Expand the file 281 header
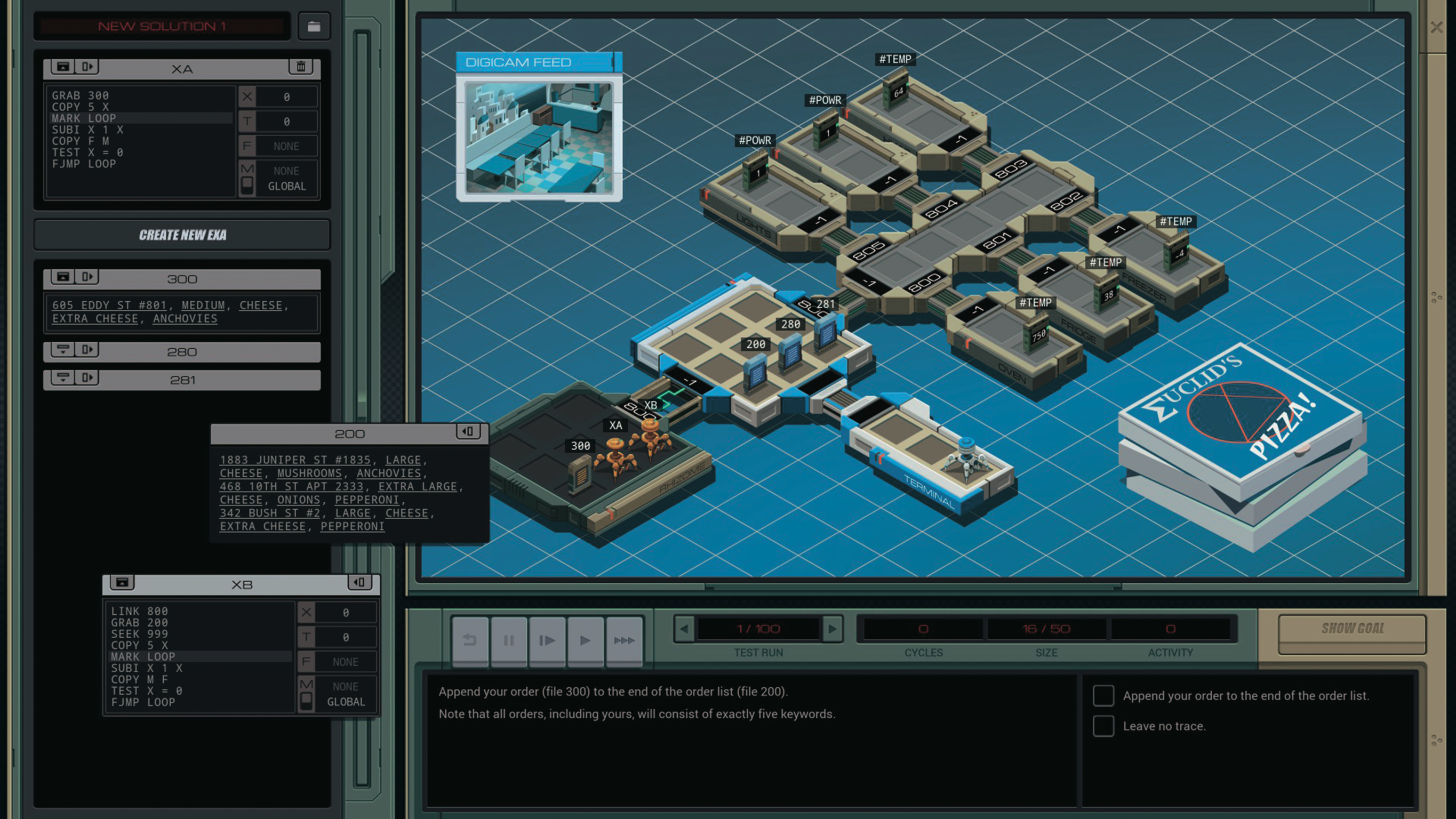1456x819 pixels. tap(63, 378)
